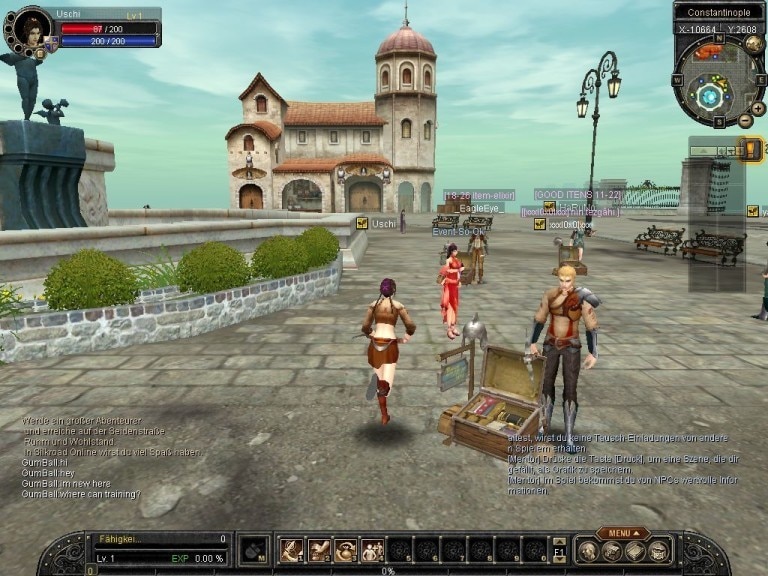768x576 pixels.
Task: Click the orange exclamation mark alert icon
Action: click(x=751, y=151)
